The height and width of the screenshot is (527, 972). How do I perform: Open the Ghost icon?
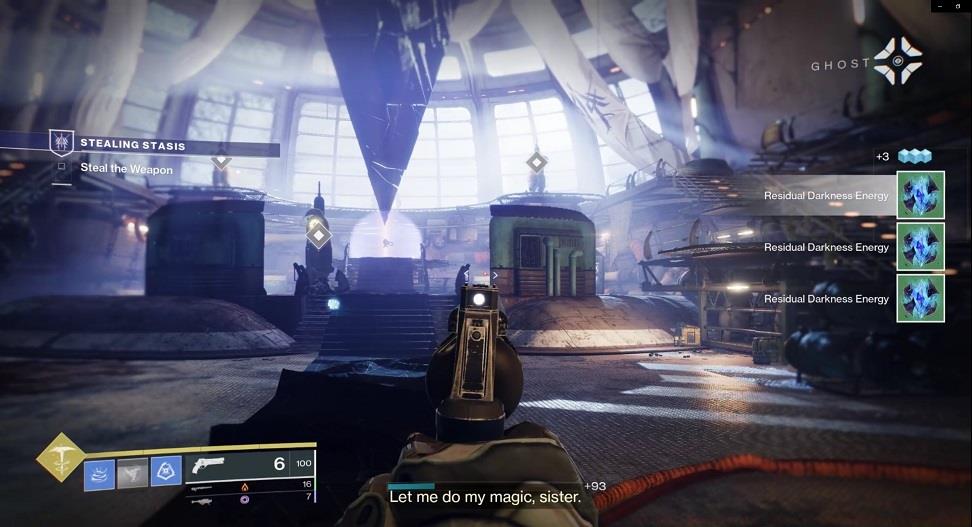point(897,61)
